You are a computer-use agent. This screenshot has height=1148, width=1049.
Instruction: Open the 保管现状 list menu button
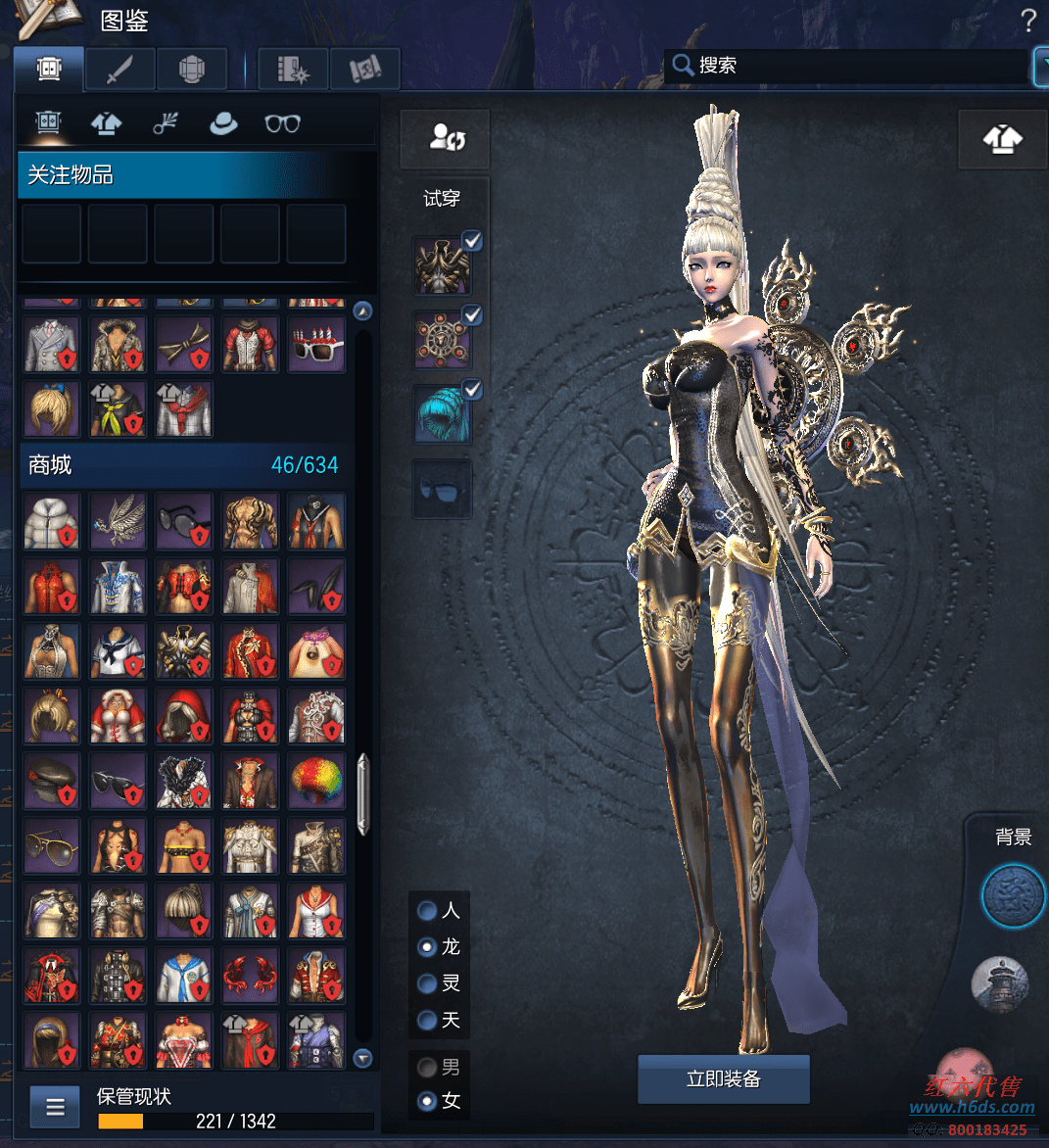55,1108
